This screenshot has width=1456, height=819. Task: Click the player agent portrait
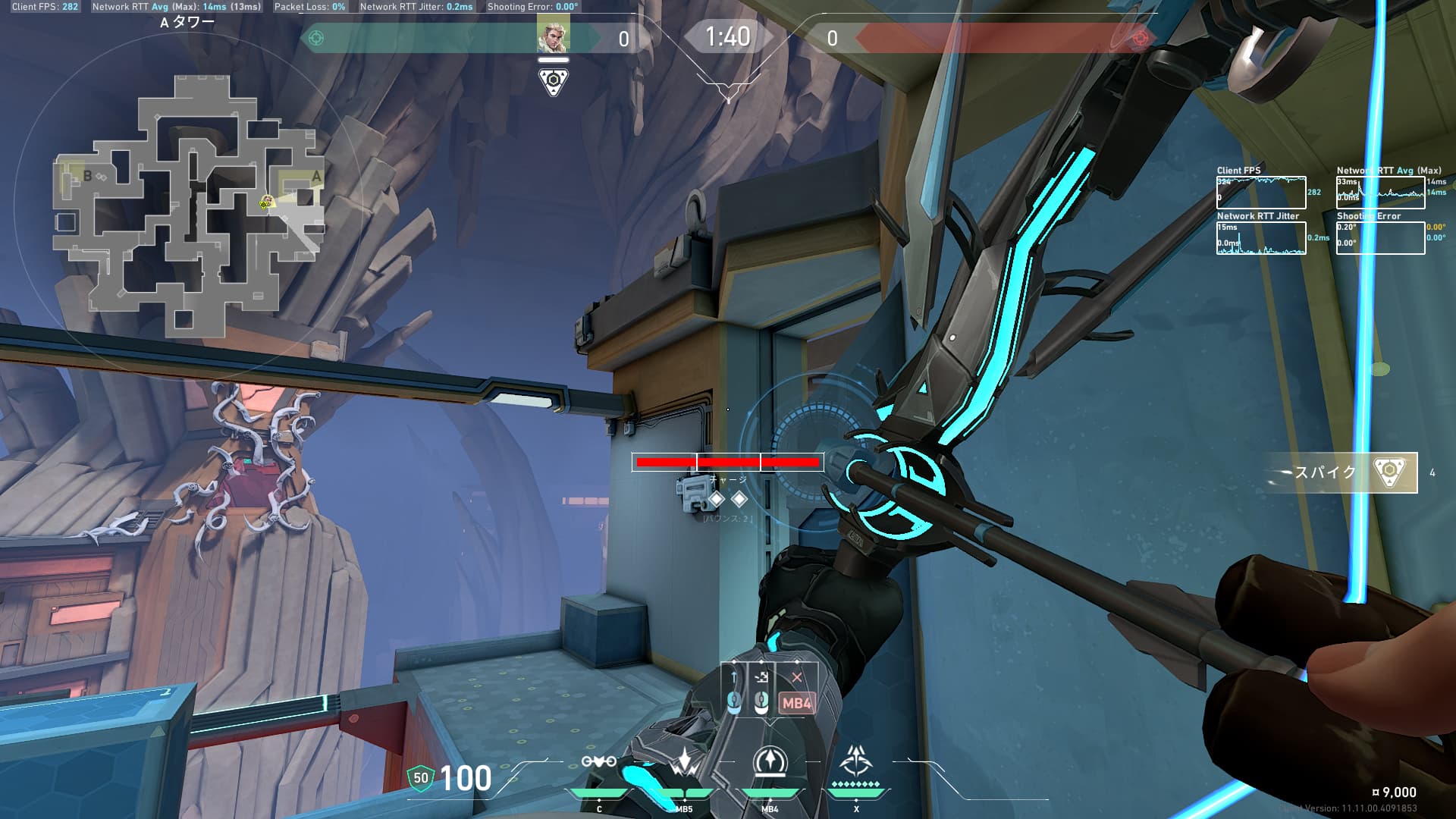click(553, 36)
